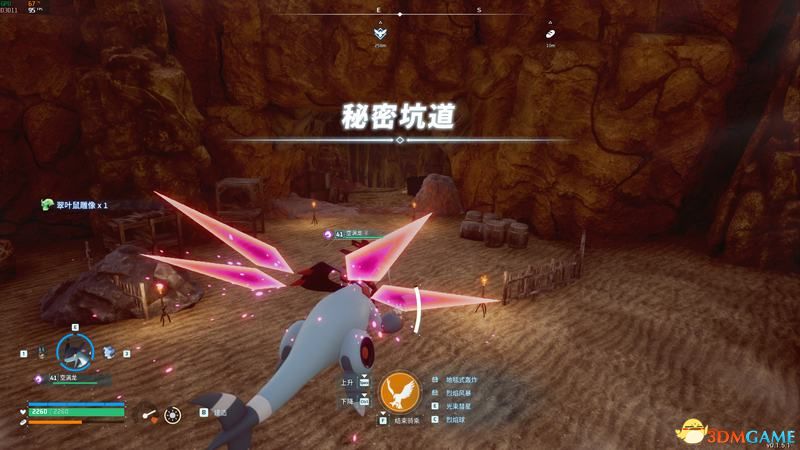
Task: Click the Pal sphere throw icon
Action: [173, 412]
